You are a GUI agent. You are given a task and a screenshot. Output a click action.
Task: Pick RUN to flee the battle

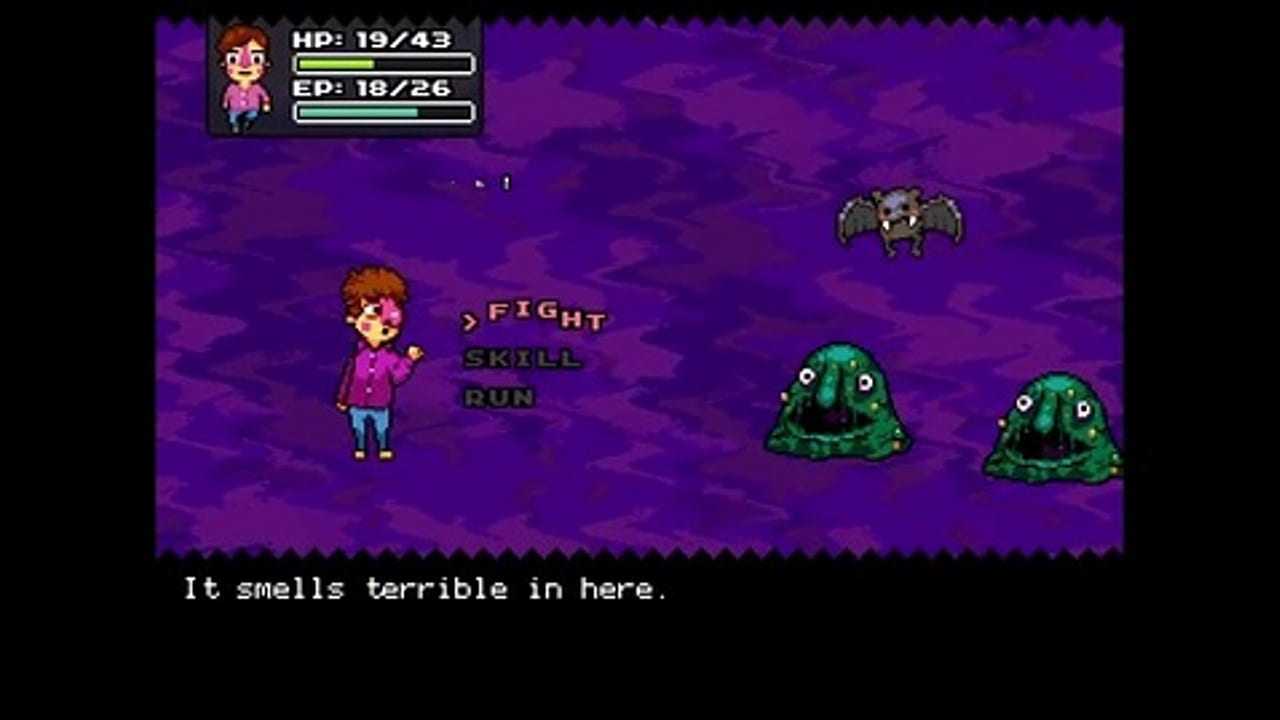pyautogui.click(x=499, y=397)
